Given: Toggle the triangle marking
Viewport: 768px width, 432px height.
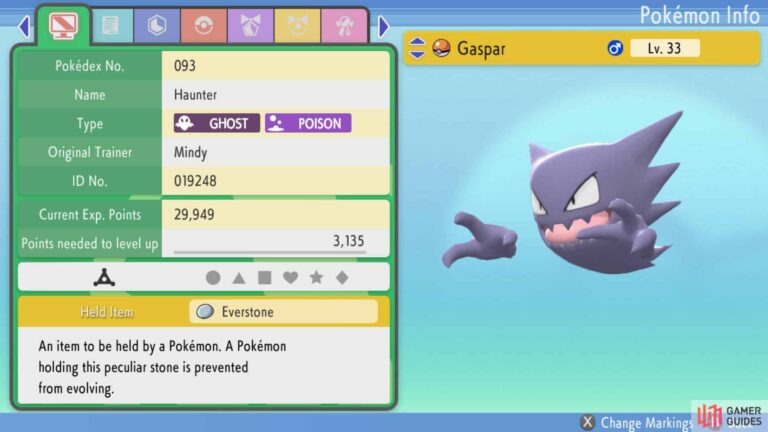Looking at the screenshot, I should tap(239, 278).
